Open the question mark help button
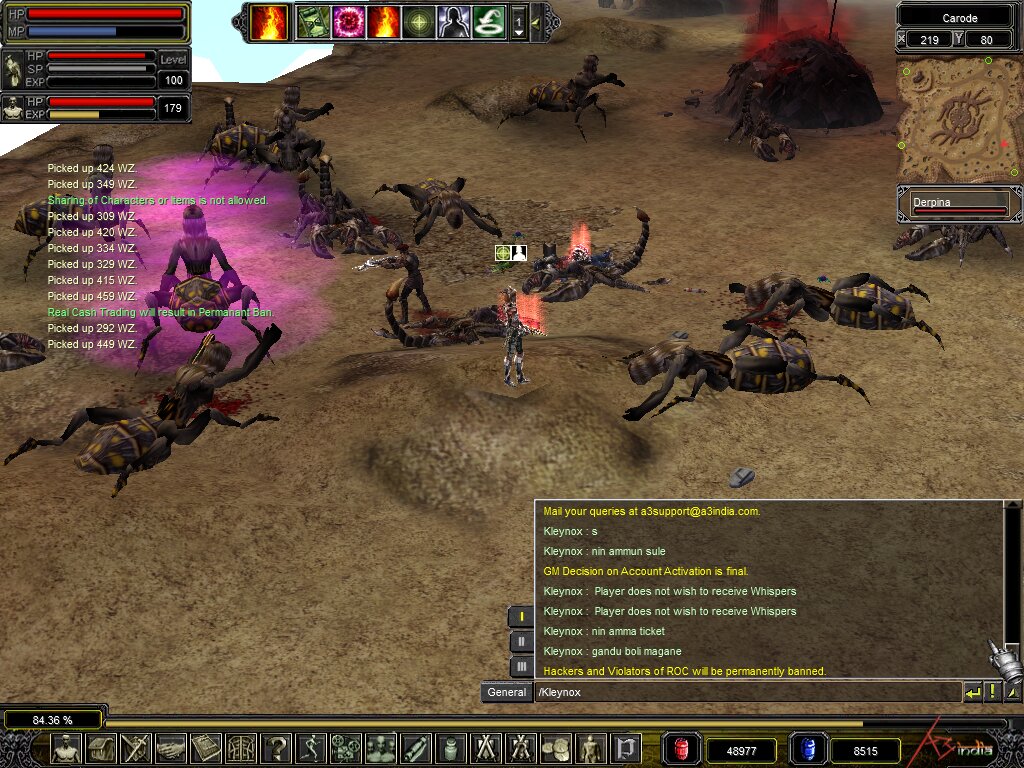The image size is (1024, 768). click(x=277, y=748)
